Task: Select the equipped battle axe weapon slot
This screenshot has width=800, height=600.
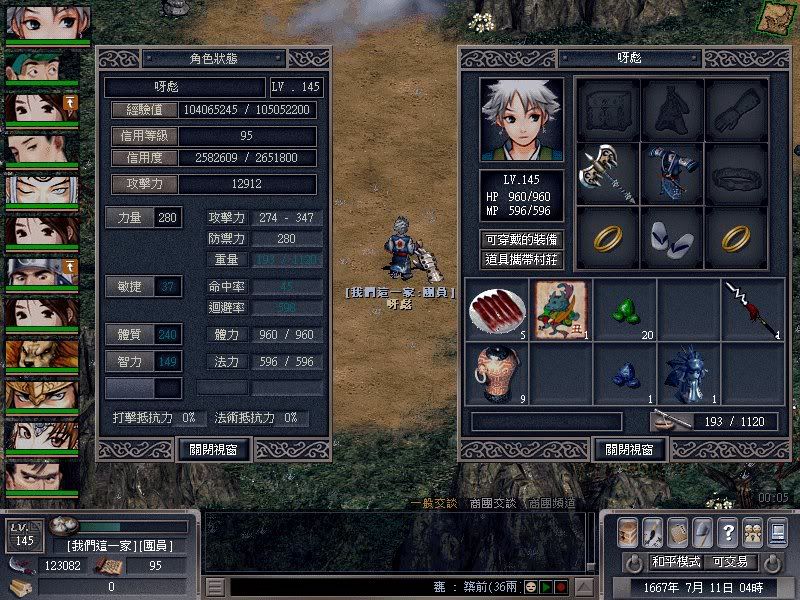Action: point(607,172)
